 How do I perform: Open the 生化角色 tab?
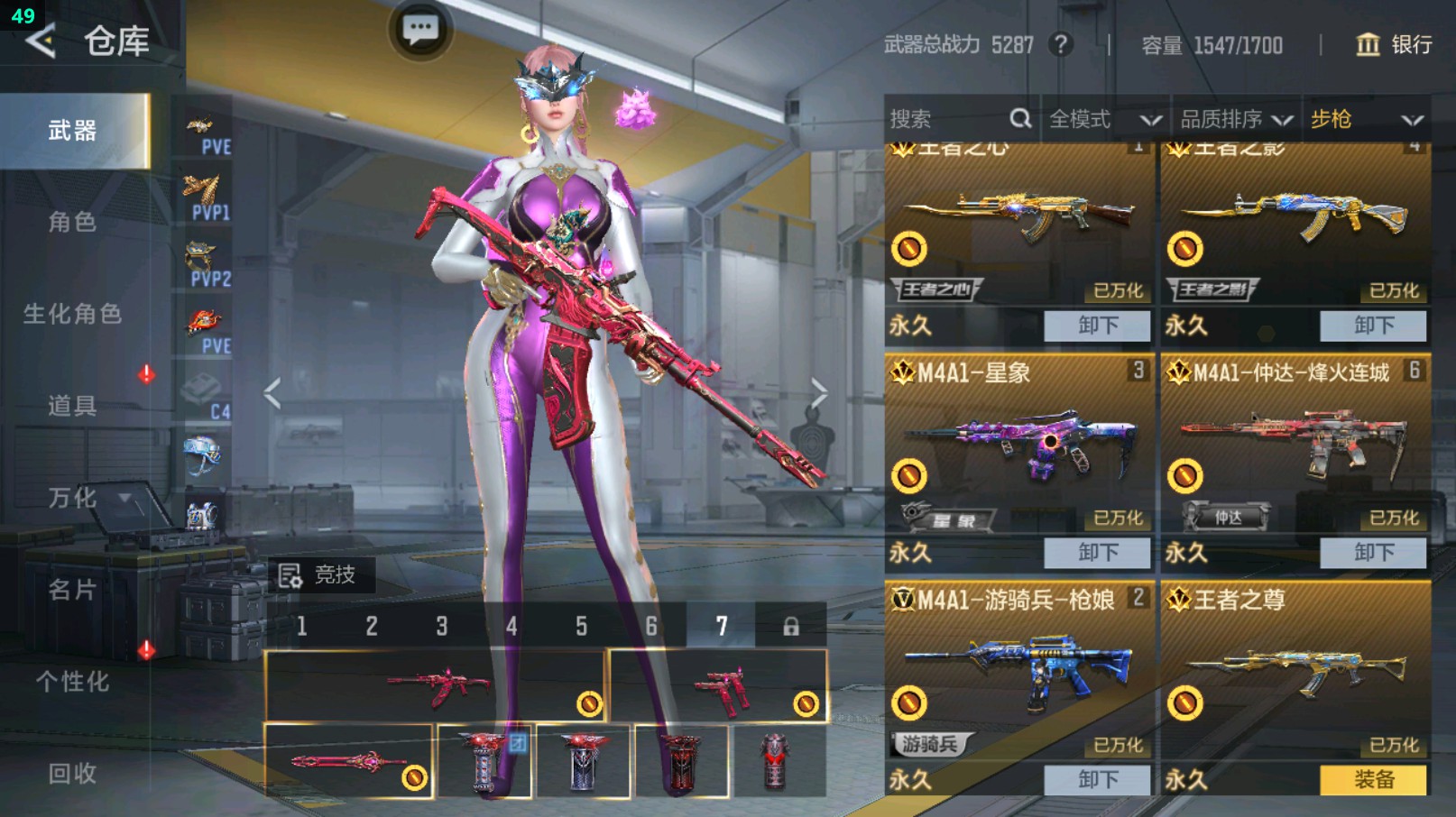click(72, 314)
